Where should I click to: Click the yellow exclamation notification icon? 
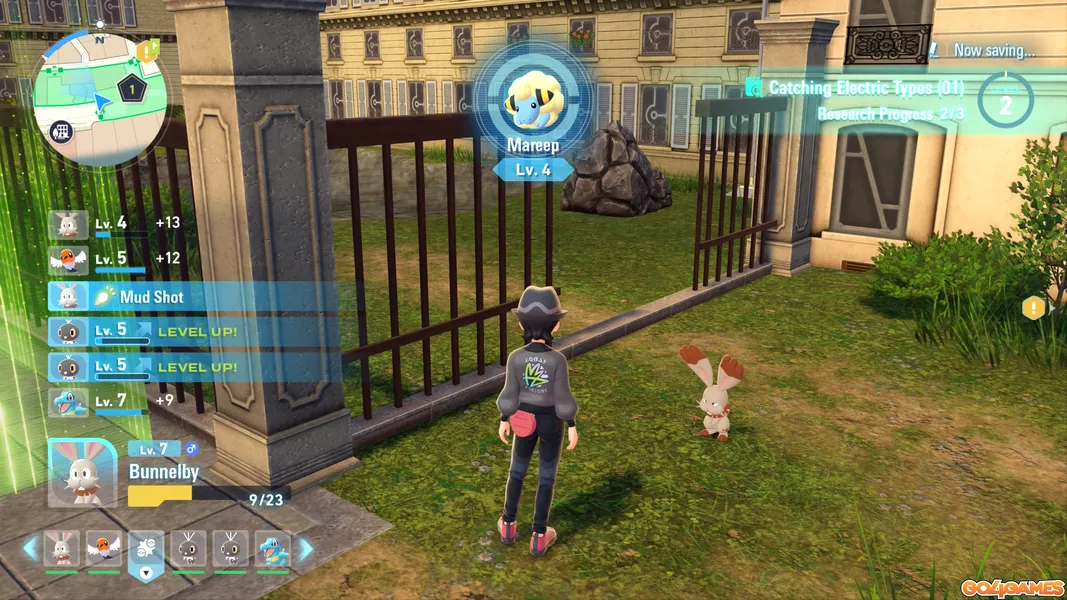[x=1033, y=308]
